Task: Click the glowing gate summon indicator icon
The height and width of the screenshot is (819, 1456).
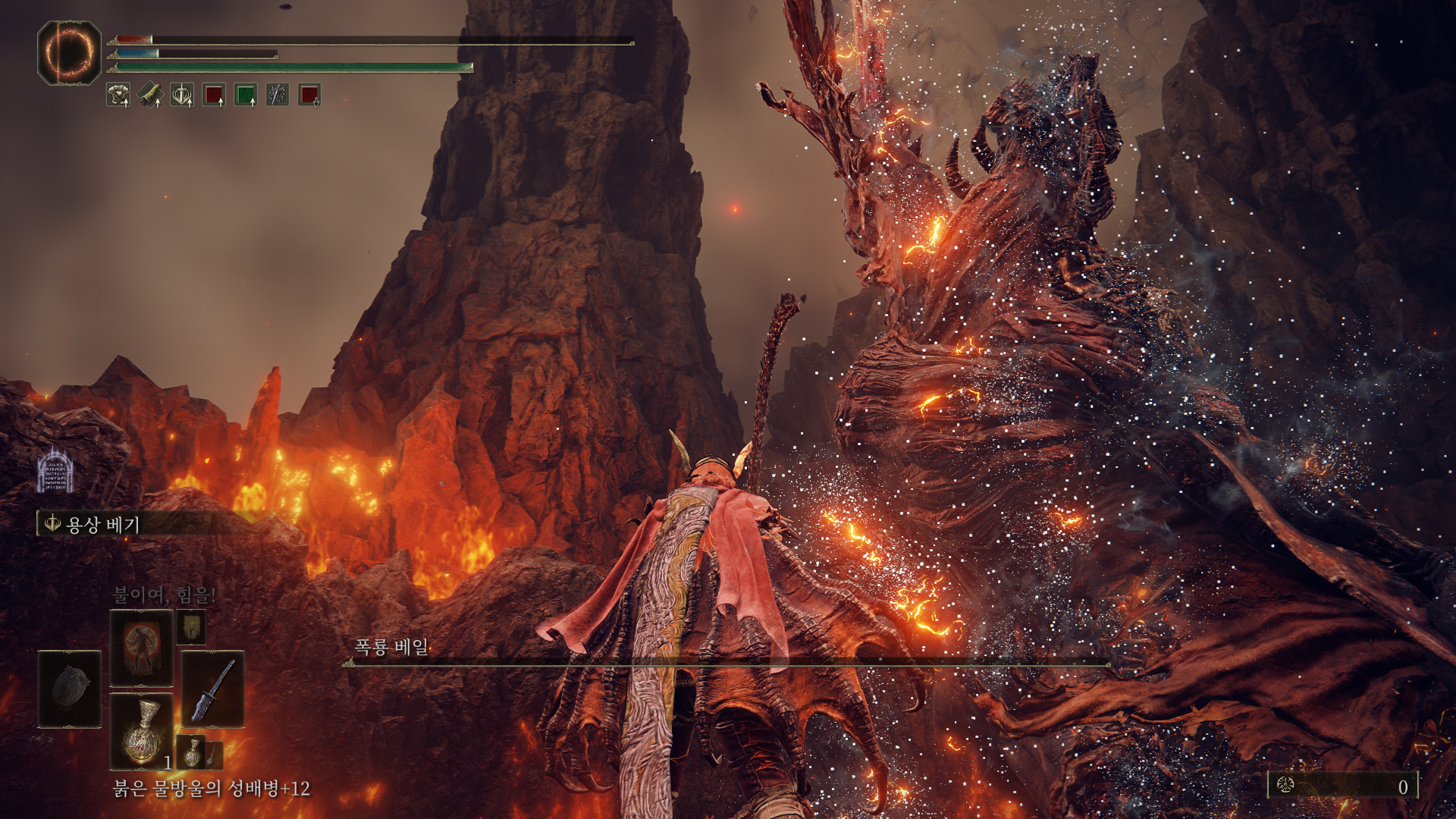Action: point(55,470)
